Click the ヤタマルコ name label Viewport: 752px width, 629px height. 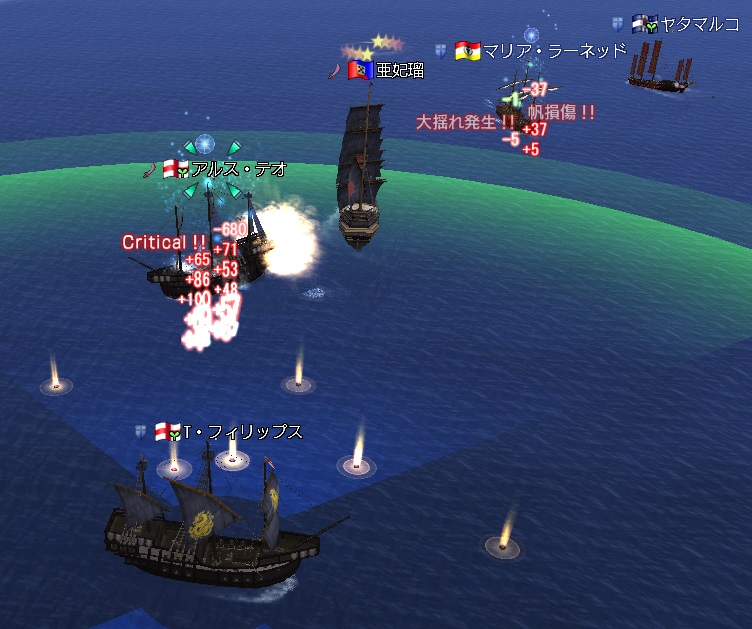[x=700, y=24]
